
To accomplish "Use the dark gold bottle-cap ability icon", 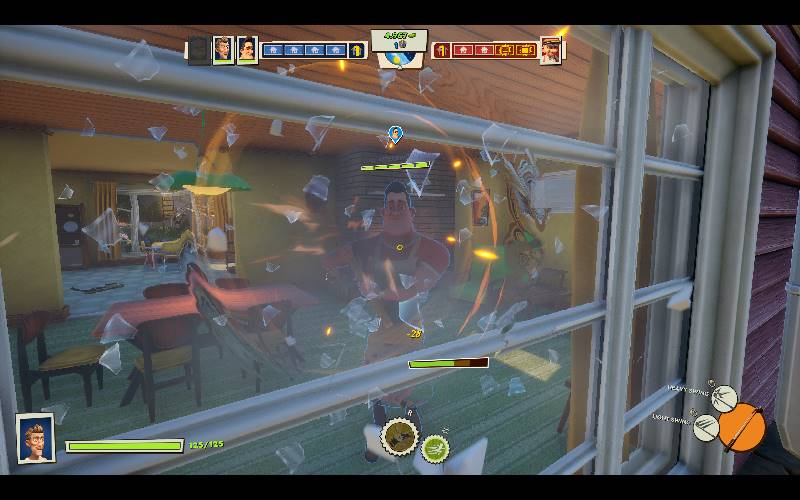I will (x=399, y=435).
